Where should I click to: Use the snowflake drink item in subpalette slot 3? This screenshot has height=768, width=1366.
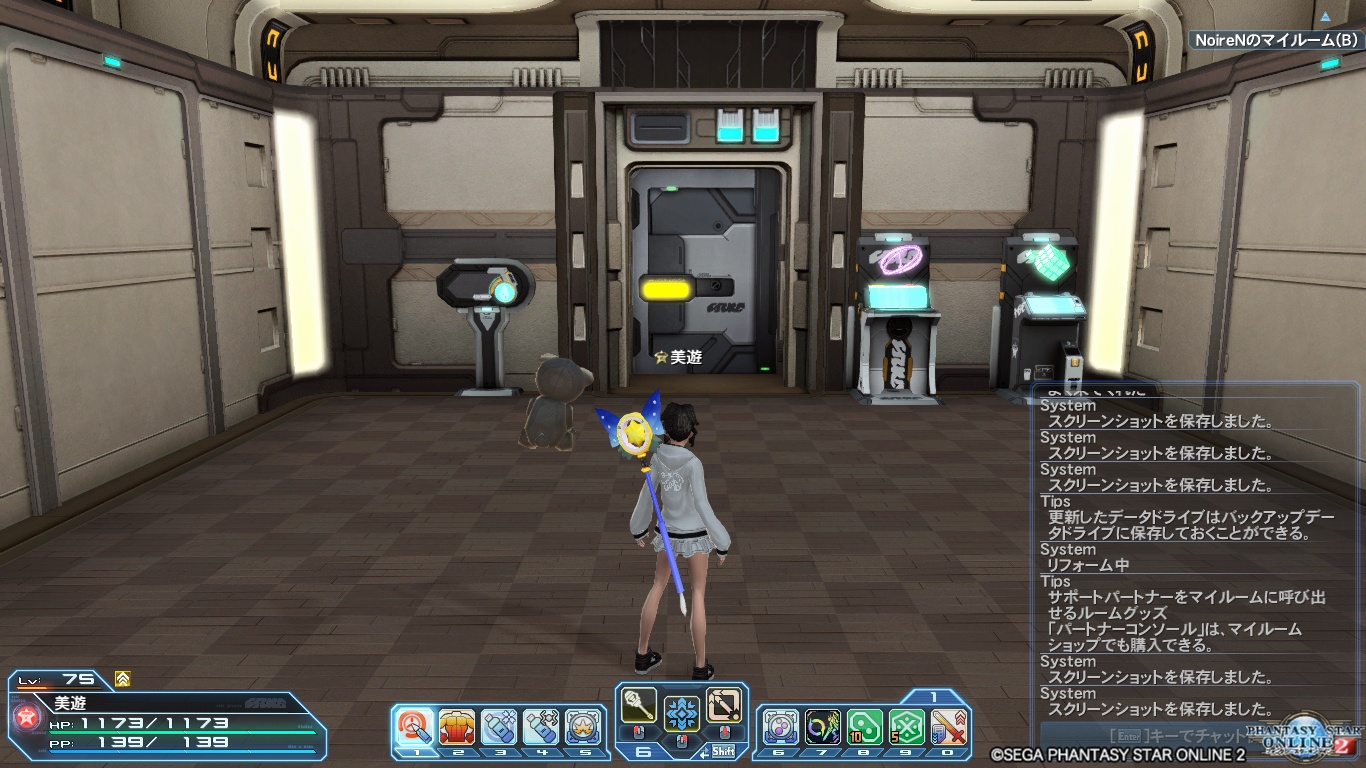coord(498,726)
